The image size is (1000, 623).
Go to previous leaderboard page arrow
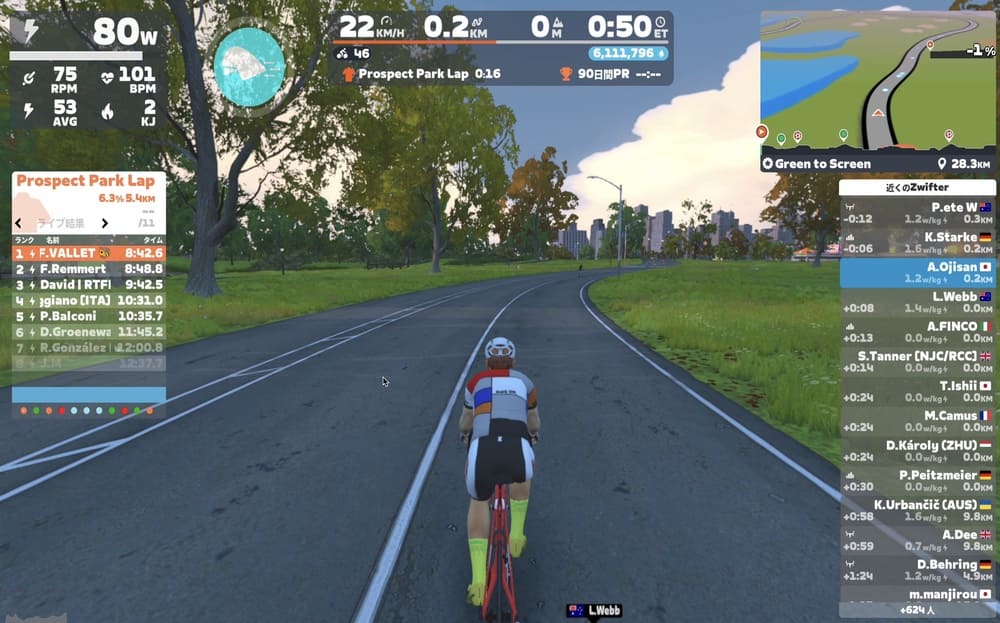[18, 223]
